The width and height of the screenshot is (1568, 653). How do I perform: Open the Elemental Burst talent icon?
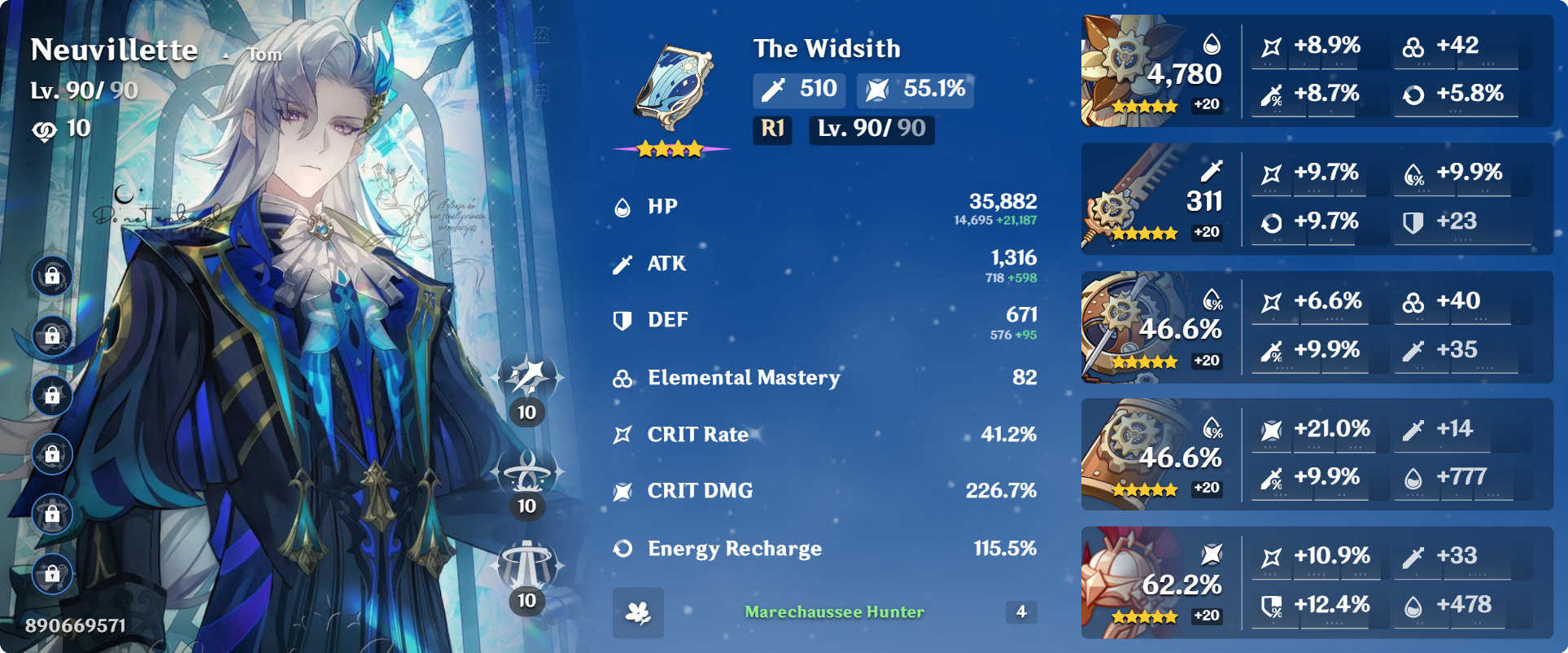(x=526, y=563)
